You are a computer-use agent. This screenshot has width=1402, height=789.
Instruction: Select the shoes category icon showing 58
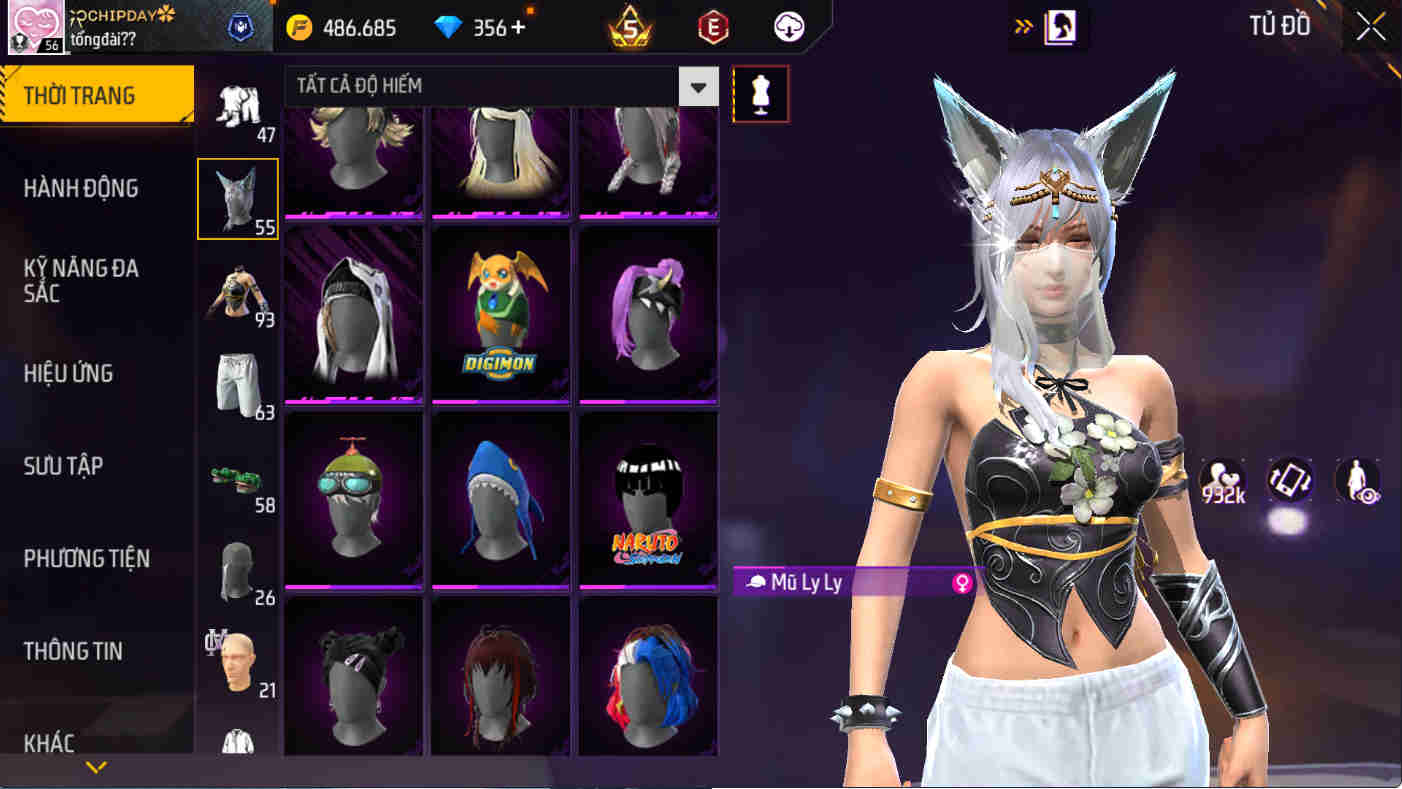click(237, 480)
